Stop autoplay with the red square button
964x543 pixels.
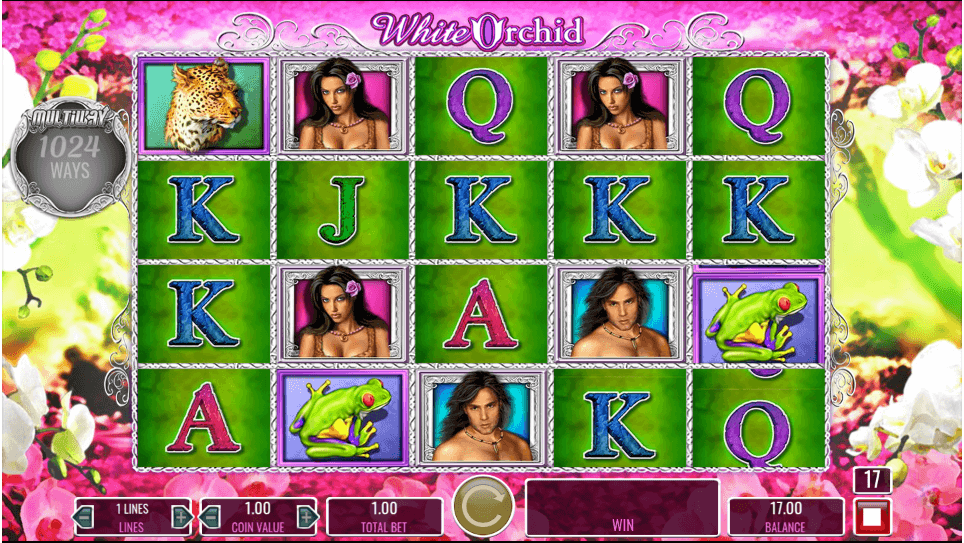(869, 518)
